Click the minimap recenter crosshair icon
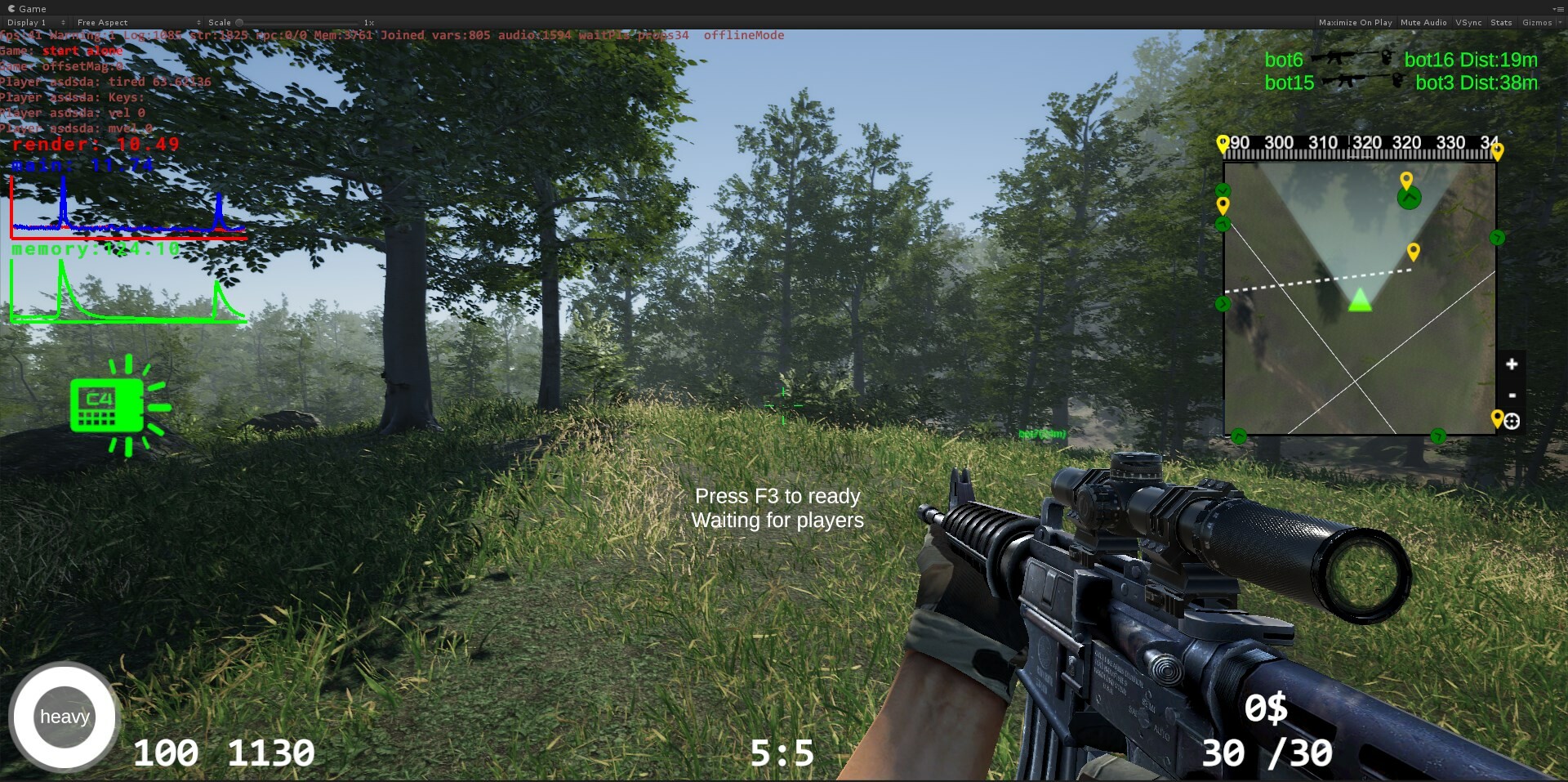The image size is (1568, 782). [1512, 422]
